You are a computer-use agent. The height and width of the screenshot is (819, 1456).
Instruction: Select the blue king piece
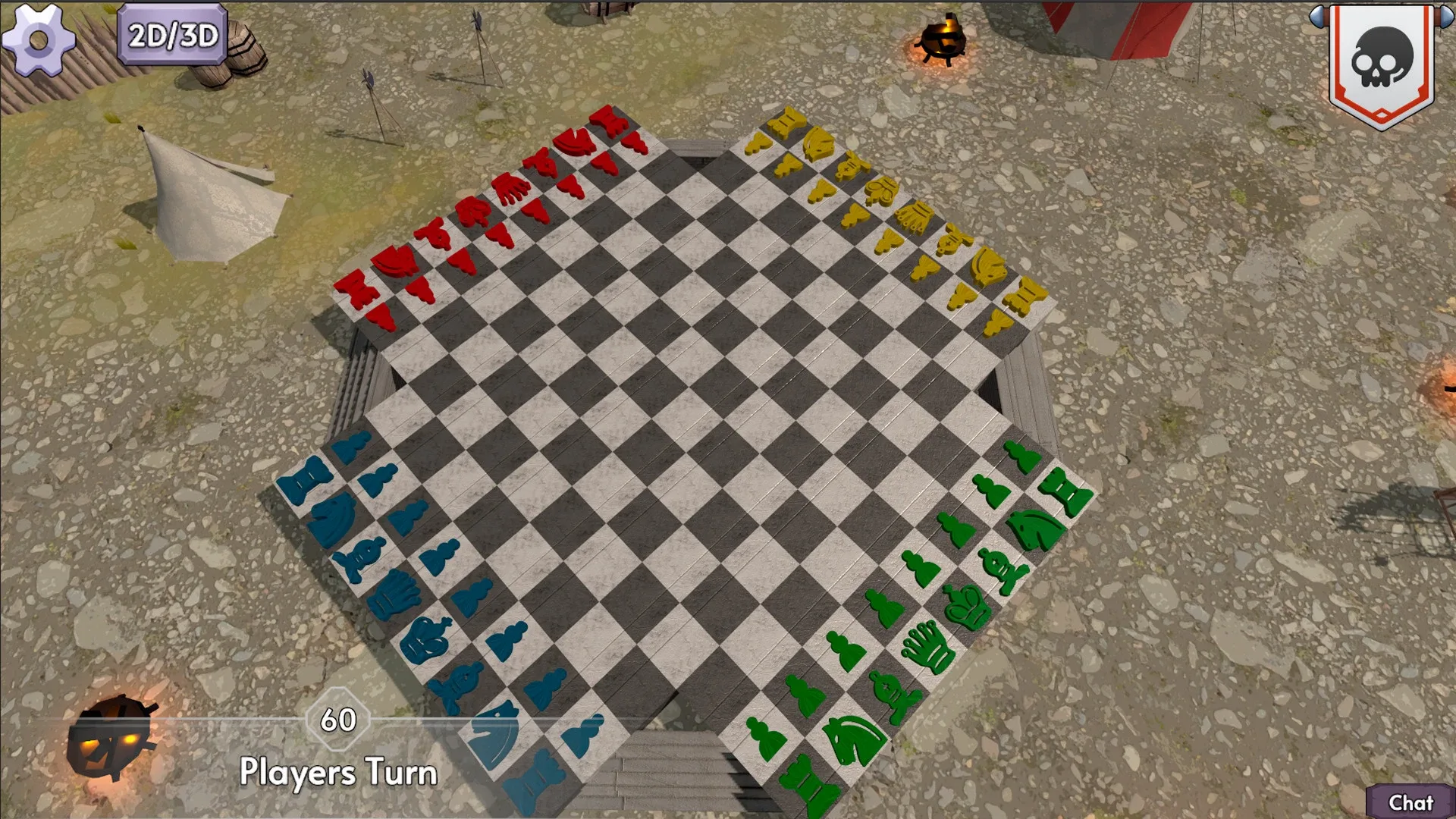[x=426, y=639]
